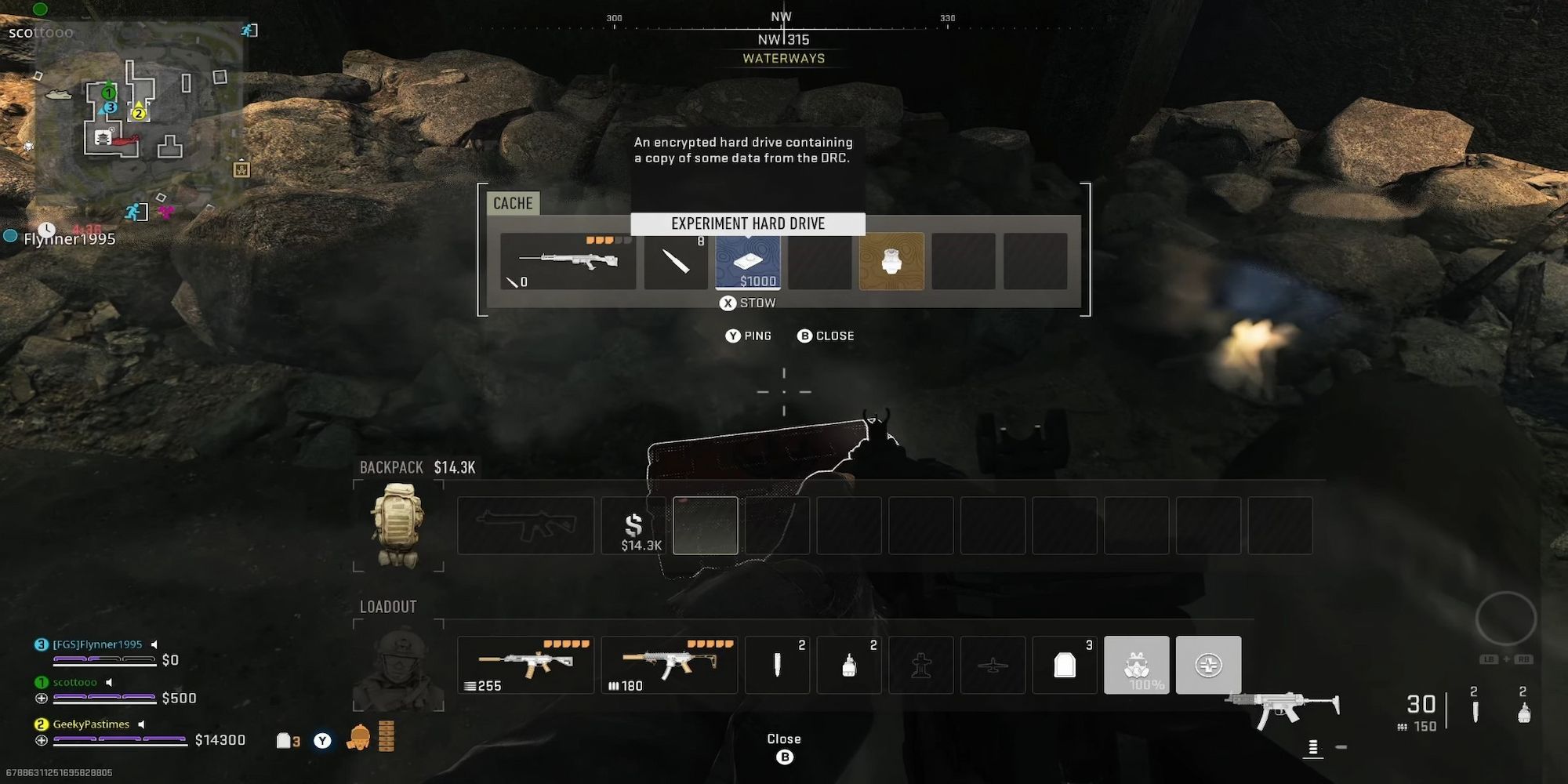Image resolution: width=1568 pixels, height=784 pixels.
Task: Select the sniper rifle in the cache
Action: (568, 262)
